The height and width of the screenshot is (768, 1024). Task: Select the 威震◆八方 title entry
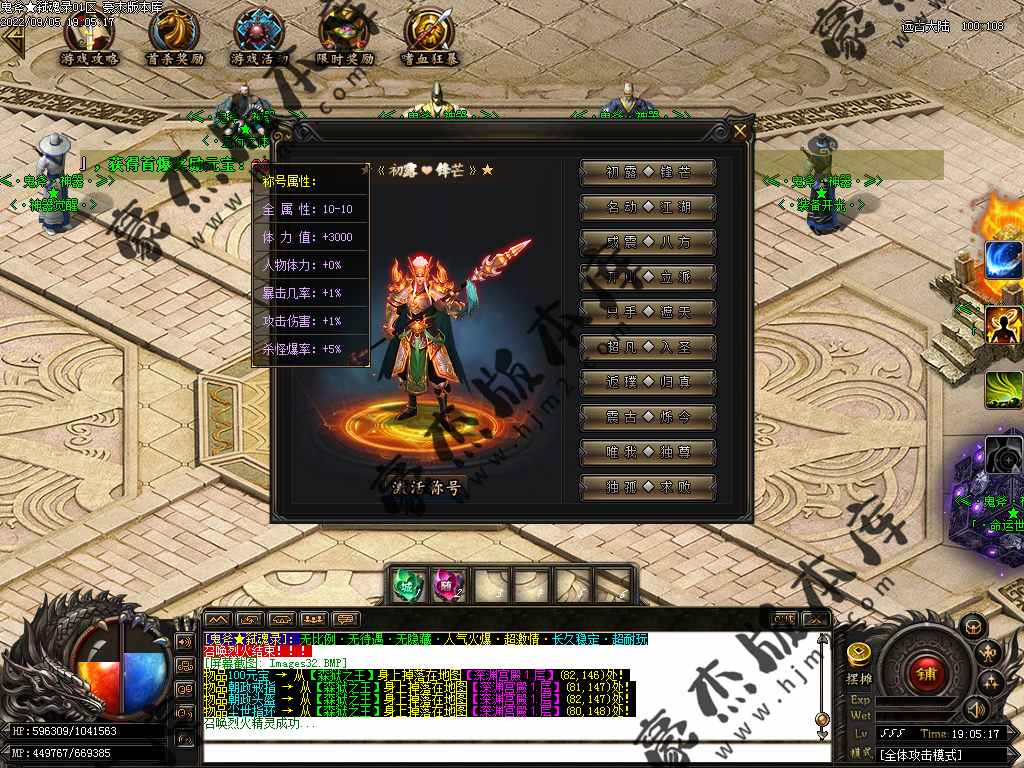click(648, 242)
